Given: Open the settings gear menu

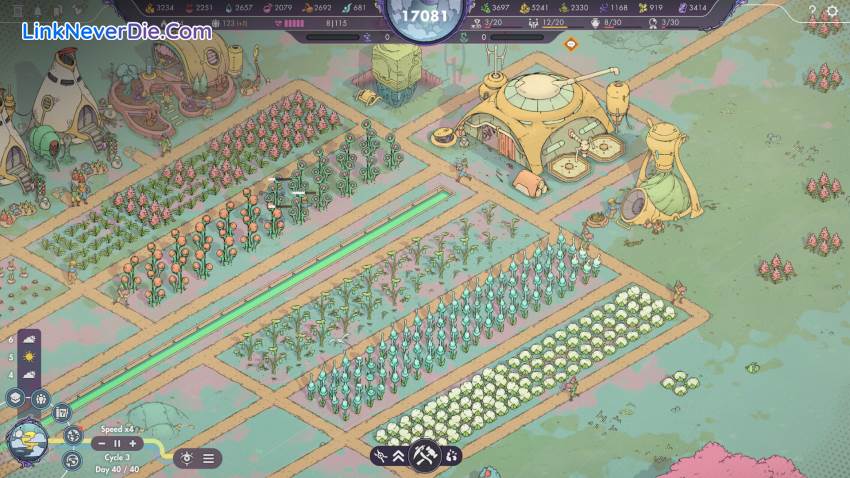Looking at the screenshot, I should click(833, 12).
